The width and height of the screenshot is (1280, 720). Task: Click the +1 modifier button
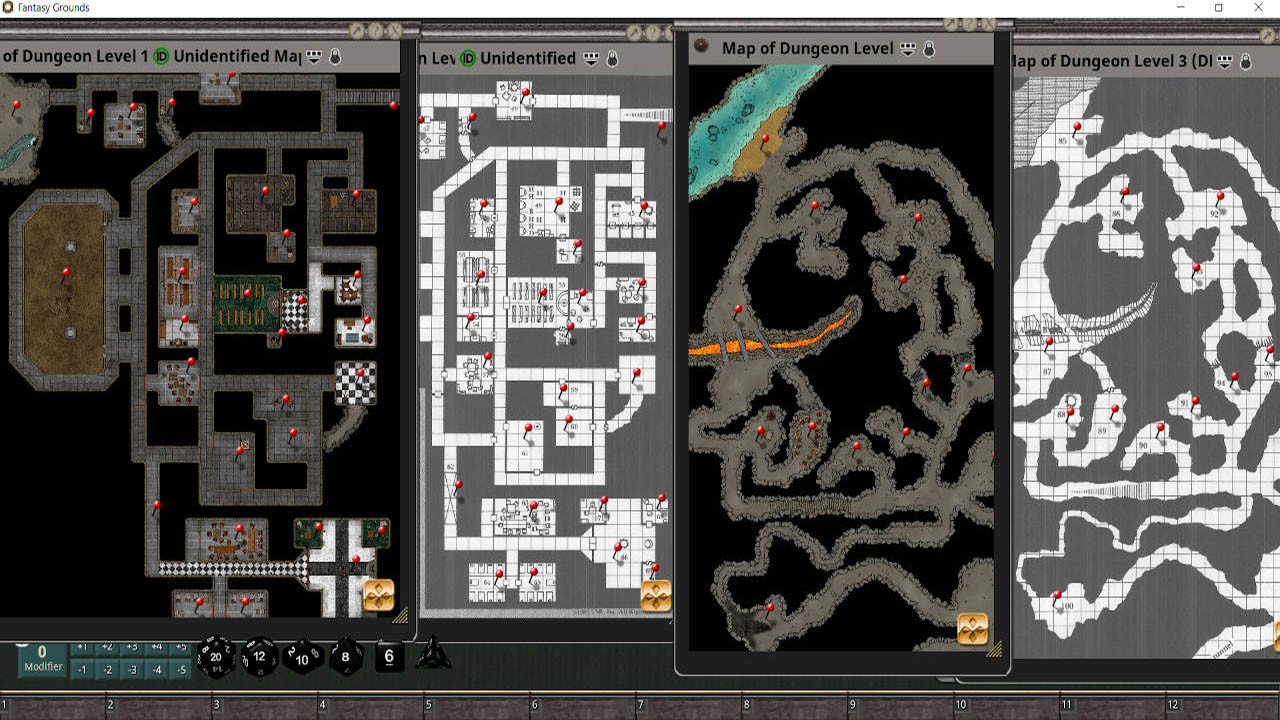click(82, 646)
